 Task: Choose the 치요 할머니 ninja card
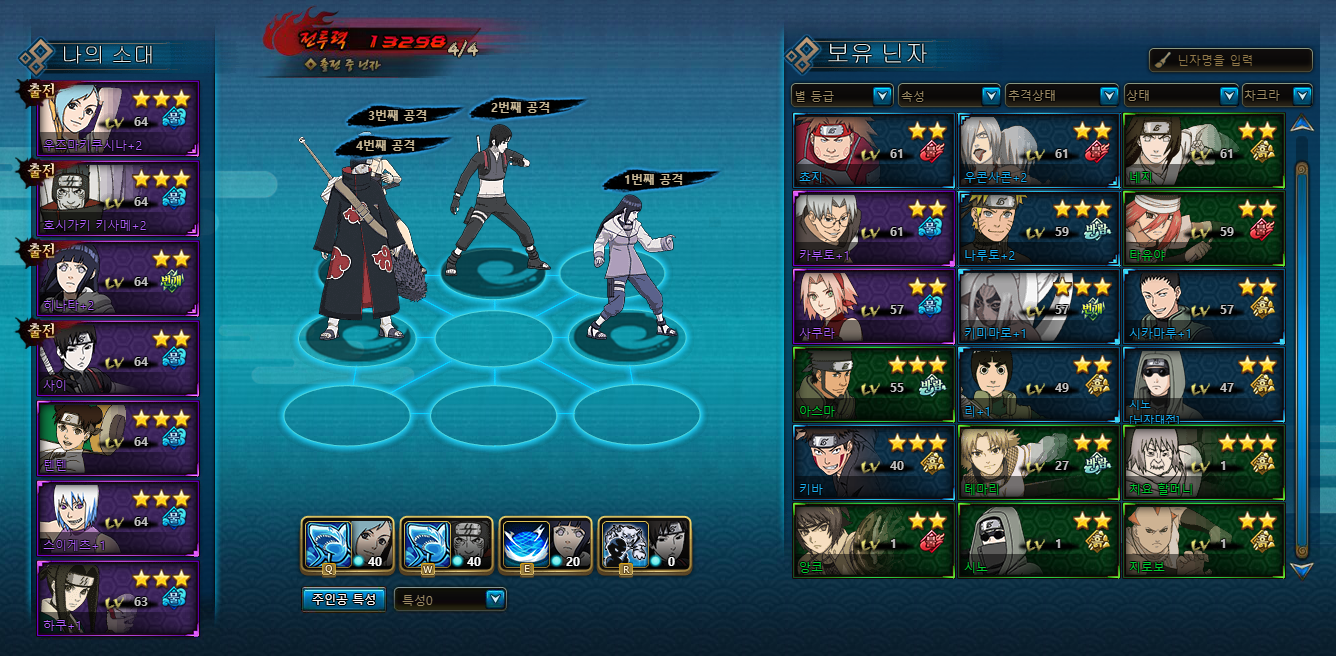click(x=1203, y=463)
